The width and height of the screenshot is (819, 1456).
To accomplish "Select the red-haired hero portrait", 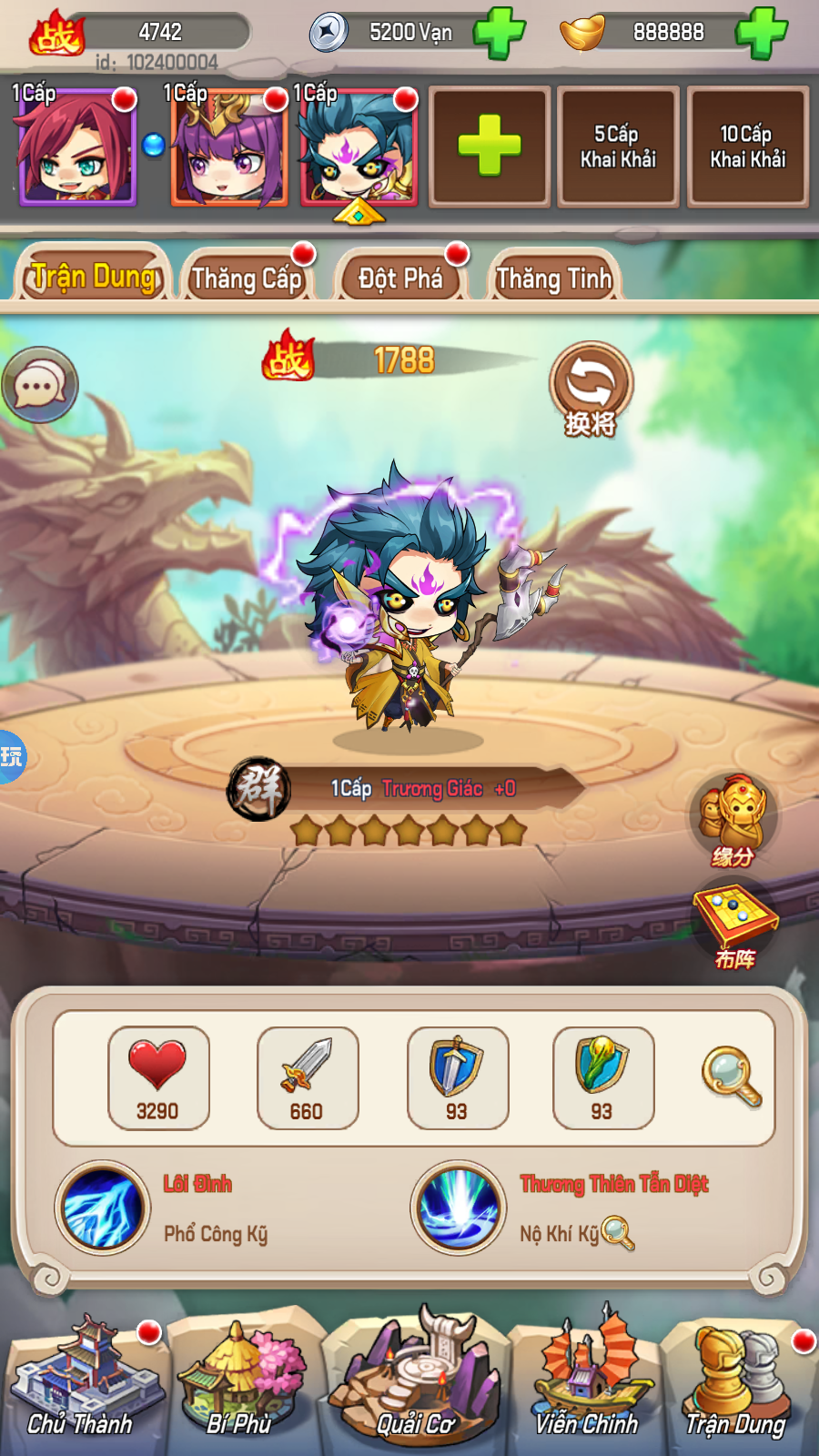I will tap(76, 148).
